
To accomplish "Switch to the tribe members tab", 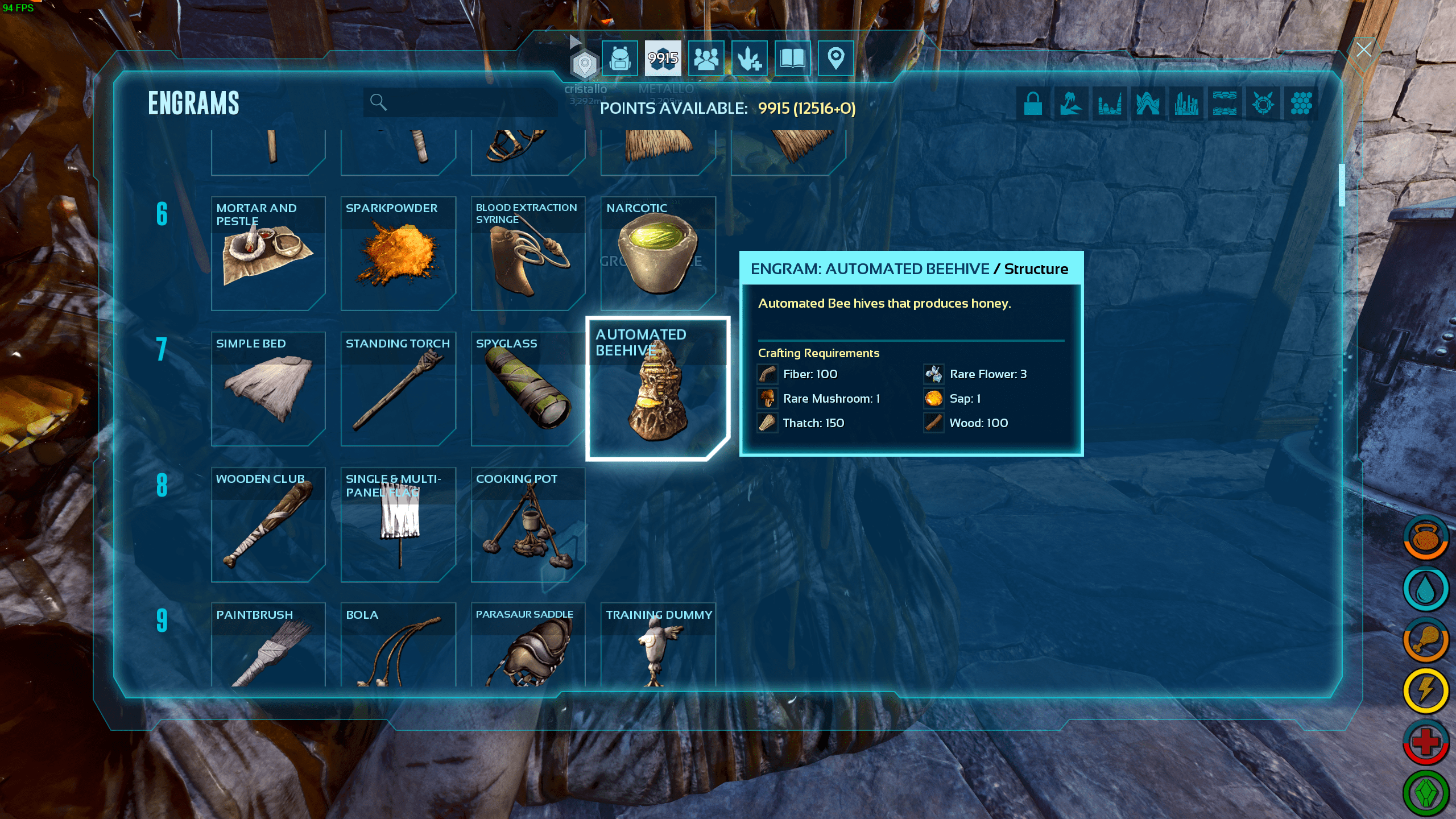I will click(706, 58).
